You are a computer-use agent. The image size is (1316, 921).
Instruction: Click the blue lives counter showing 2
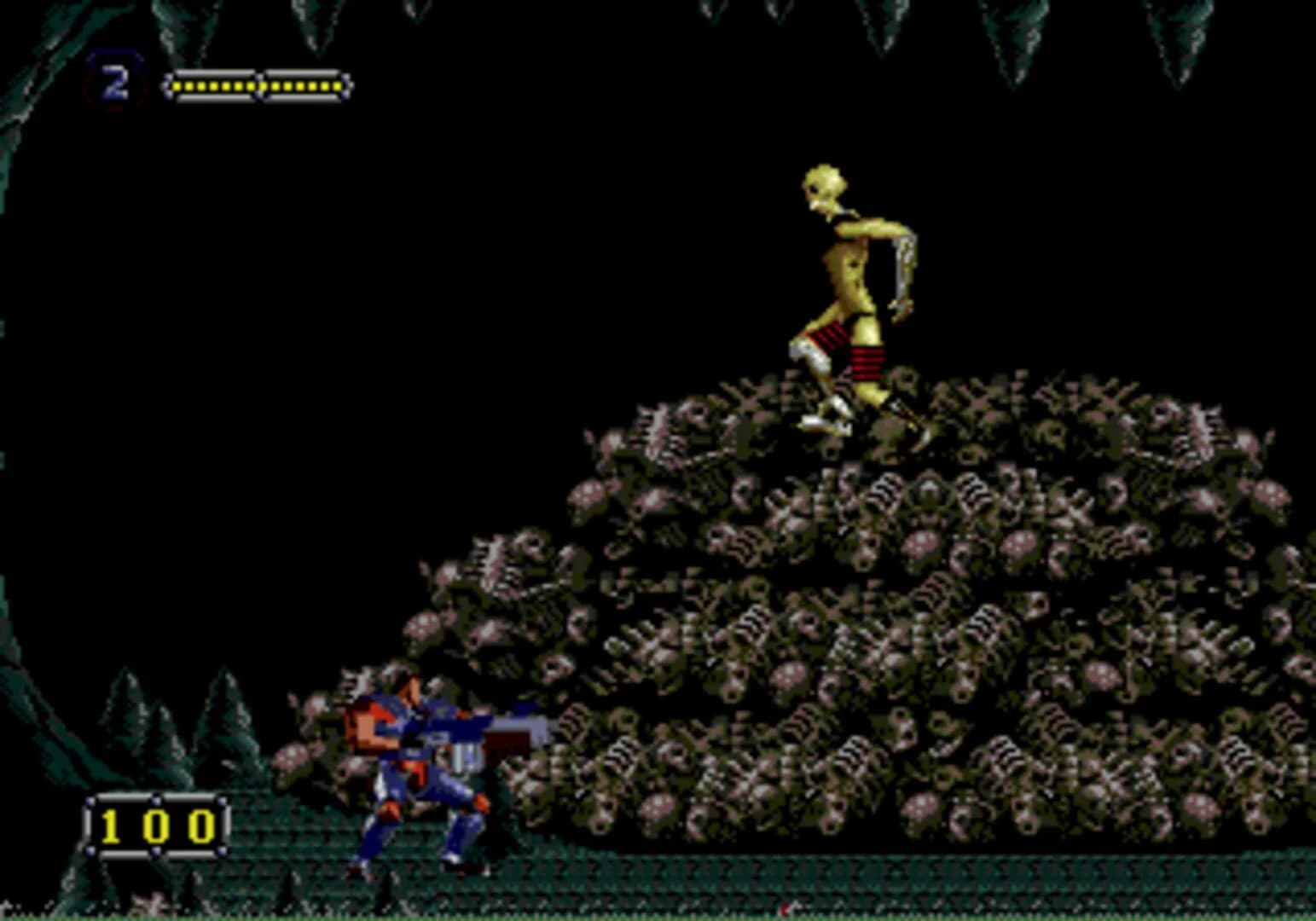click(x=115, y=81)
